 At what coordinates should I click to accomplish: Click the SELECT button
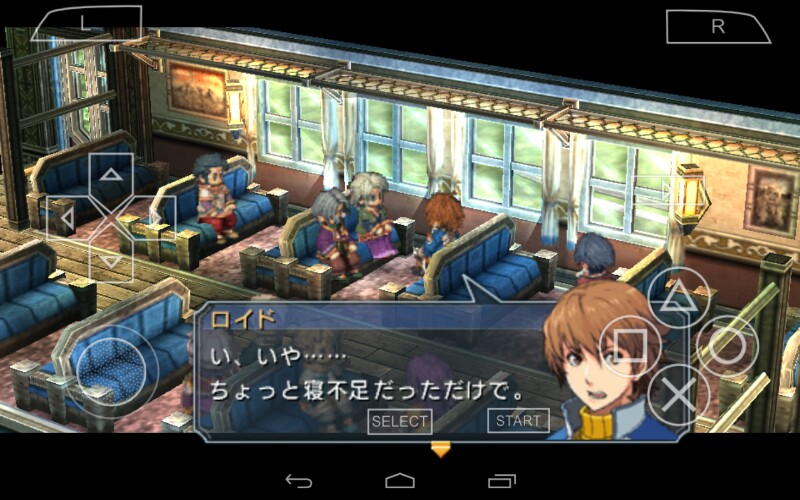click(399, 421)
